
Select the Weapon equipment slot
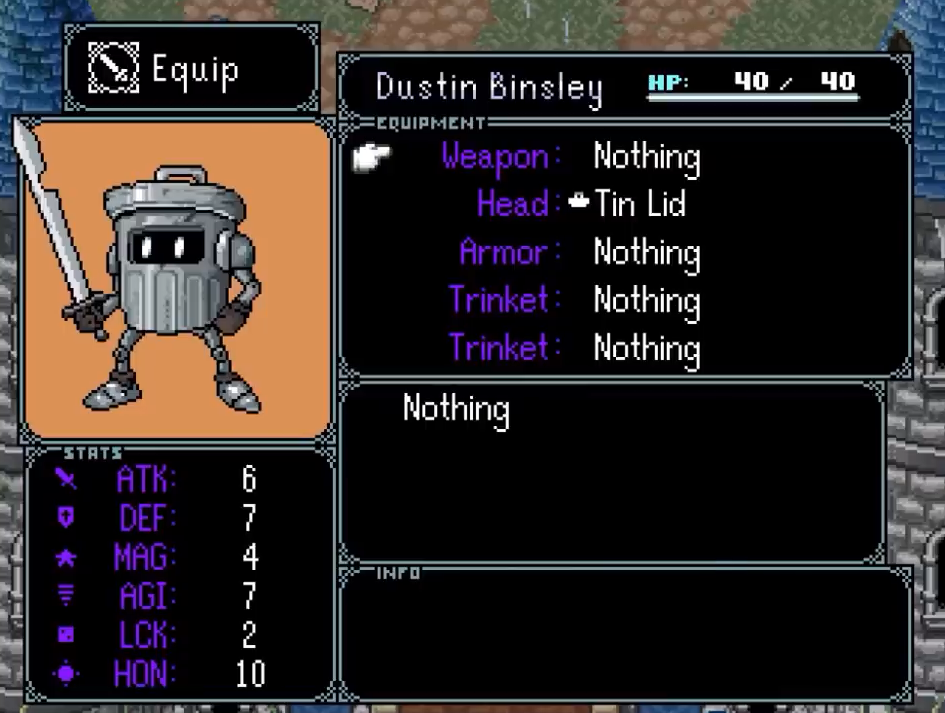click(570, 157)
